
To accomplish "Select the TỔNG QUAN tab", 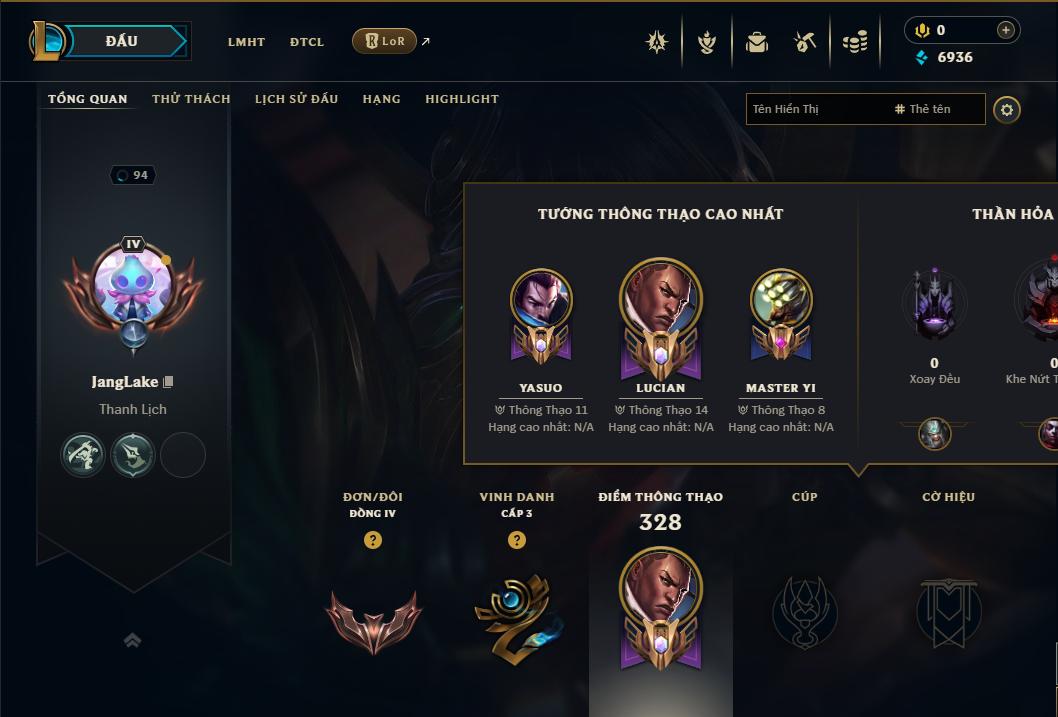I will 88,99.
